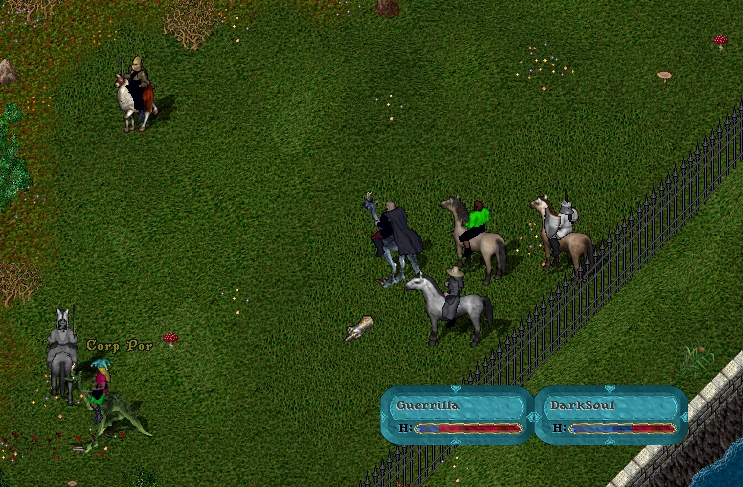
Task: Select the Guerrilla status bar
Action: click(457, 415)
